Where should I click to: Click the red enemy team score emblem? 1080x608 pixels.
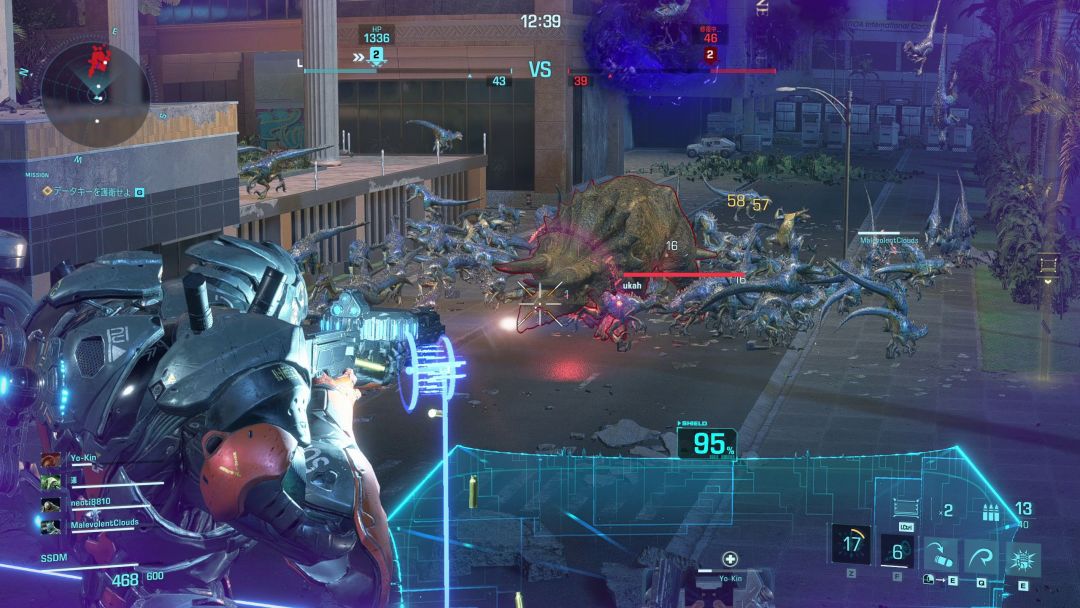[x=710, y=54]
